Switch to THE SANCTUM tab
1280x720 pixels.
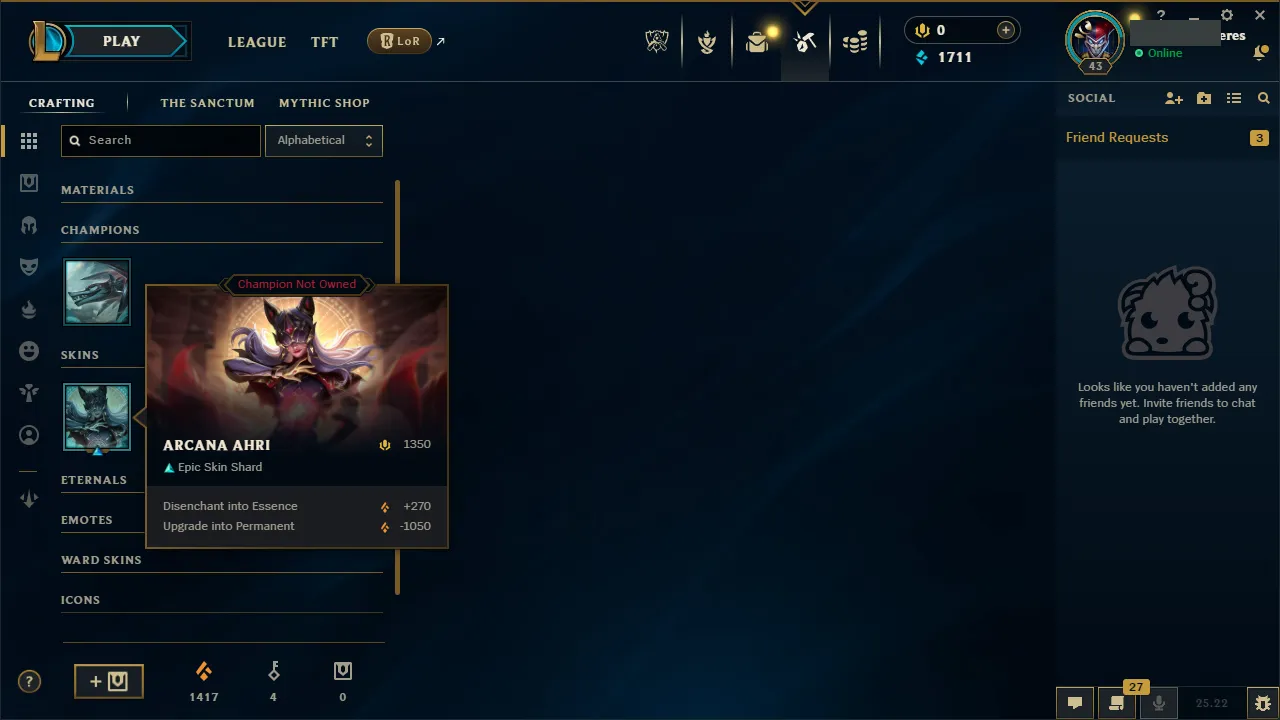point(207,103)
